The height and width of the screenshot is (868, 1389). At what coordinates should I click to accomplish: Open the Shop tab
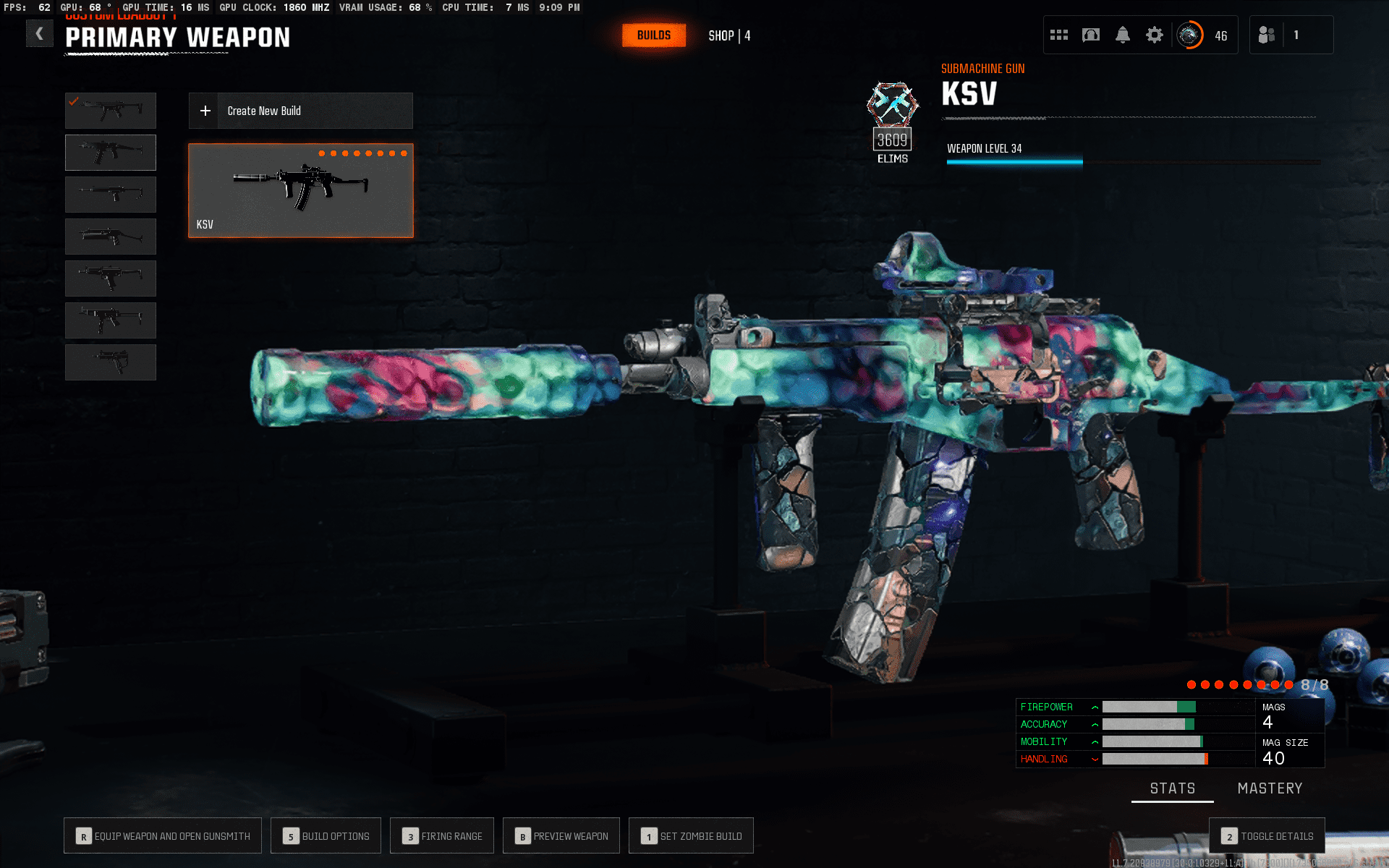pyautogui.click(x=729, y=35)
